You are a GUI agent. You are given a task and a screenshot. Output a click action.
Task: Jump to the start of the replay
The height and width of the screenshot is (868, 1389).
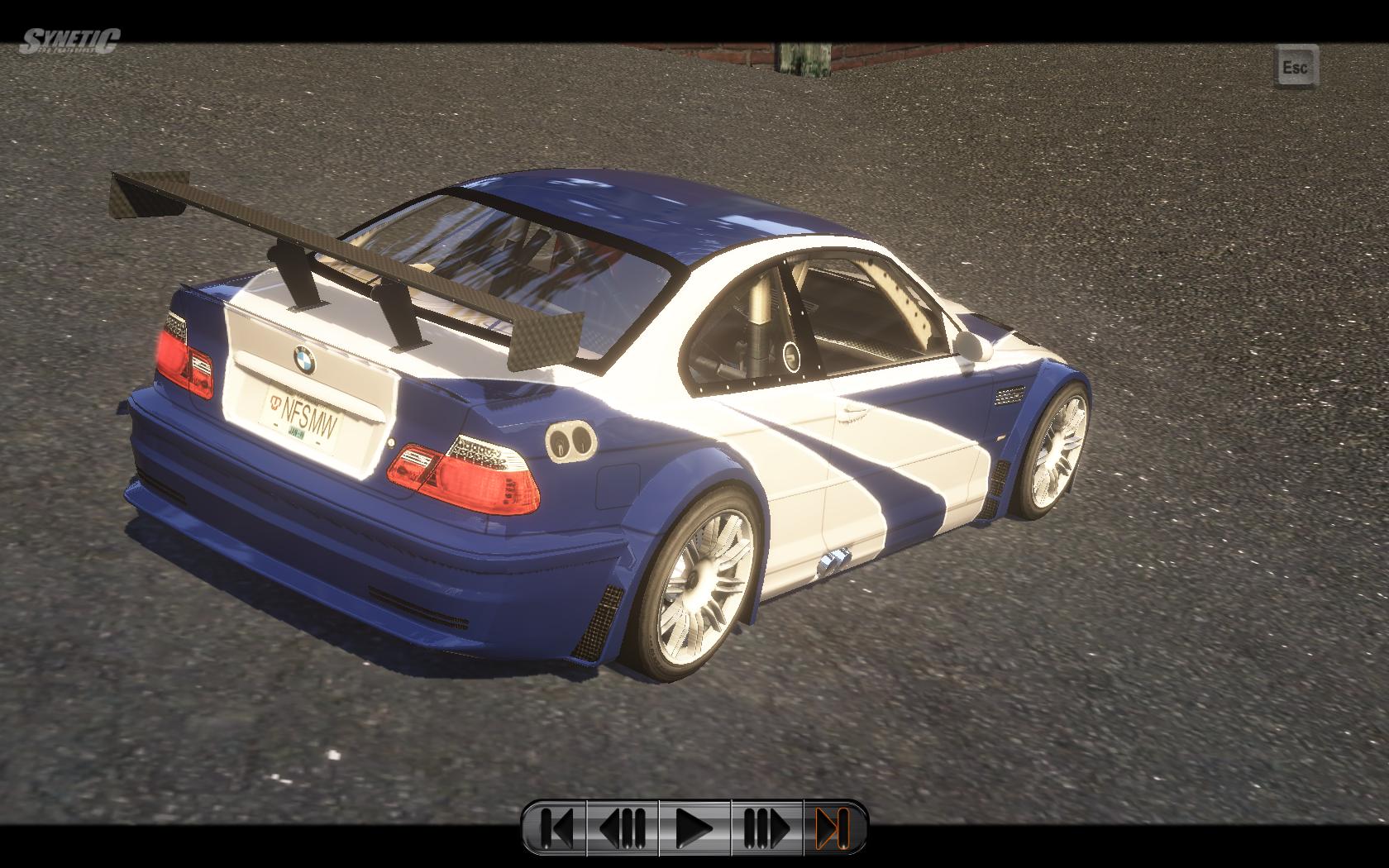pyautogui.click(x=556, y=827)
